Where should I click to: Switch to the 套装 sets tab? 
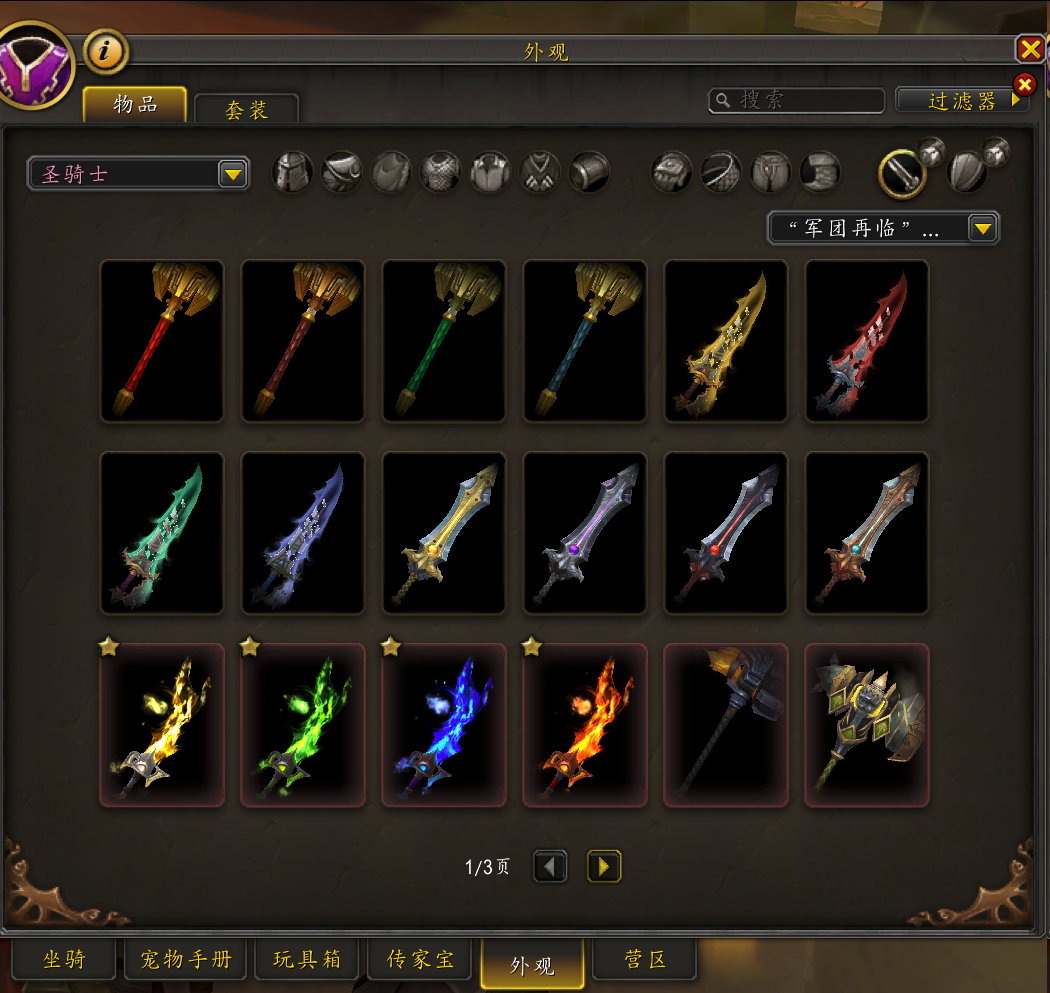click(246, 109)
